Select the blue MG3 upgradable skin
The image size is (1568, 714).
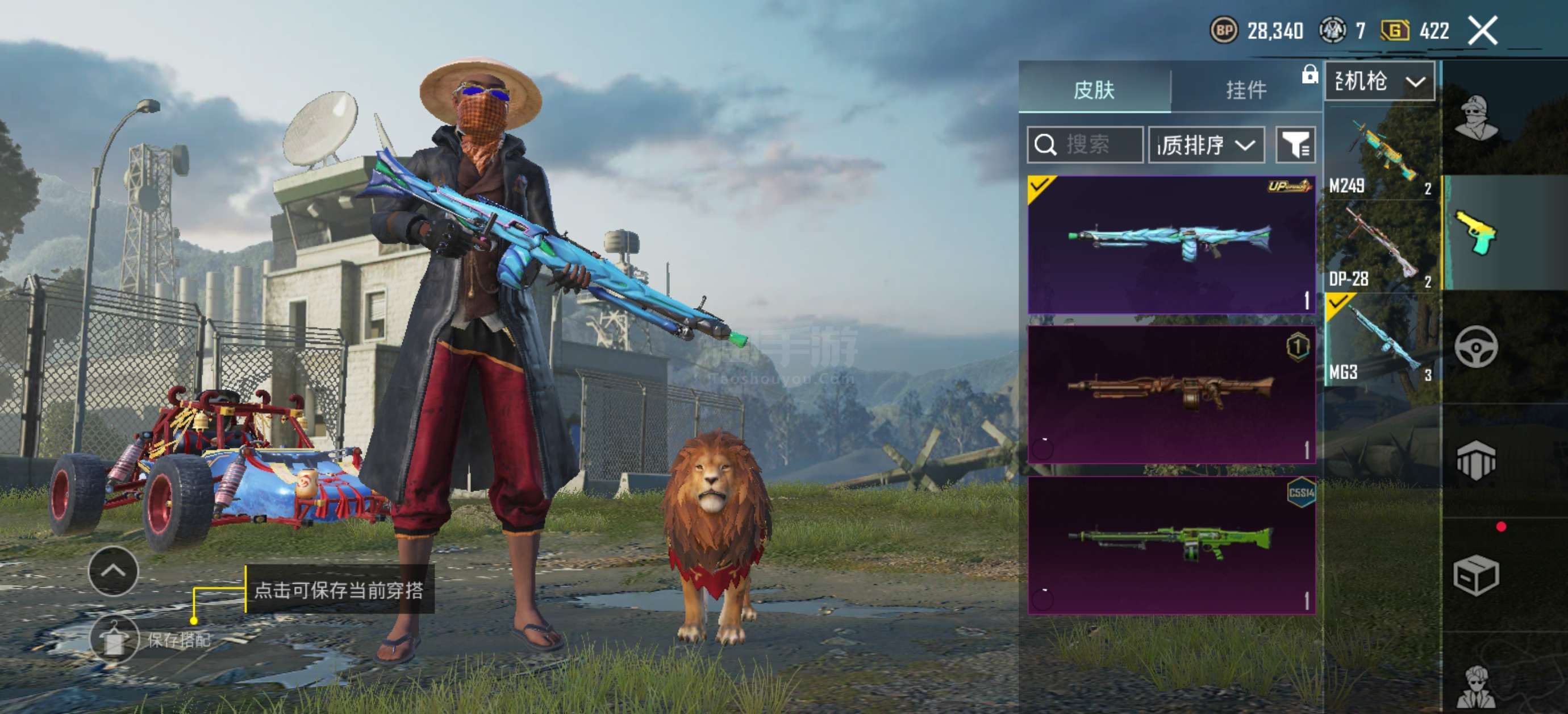pyautogui.click(x=1171, y=245)
